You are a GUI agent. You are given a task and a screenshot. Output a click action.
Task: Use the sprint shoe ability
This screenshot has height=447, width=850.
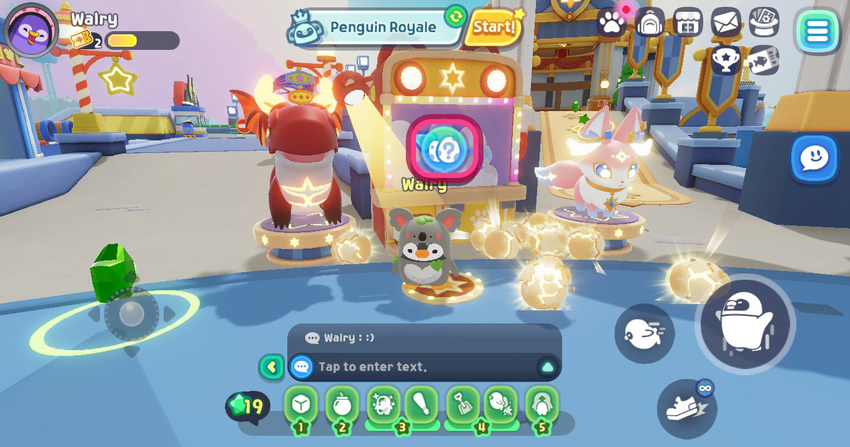tap(687, 408)
